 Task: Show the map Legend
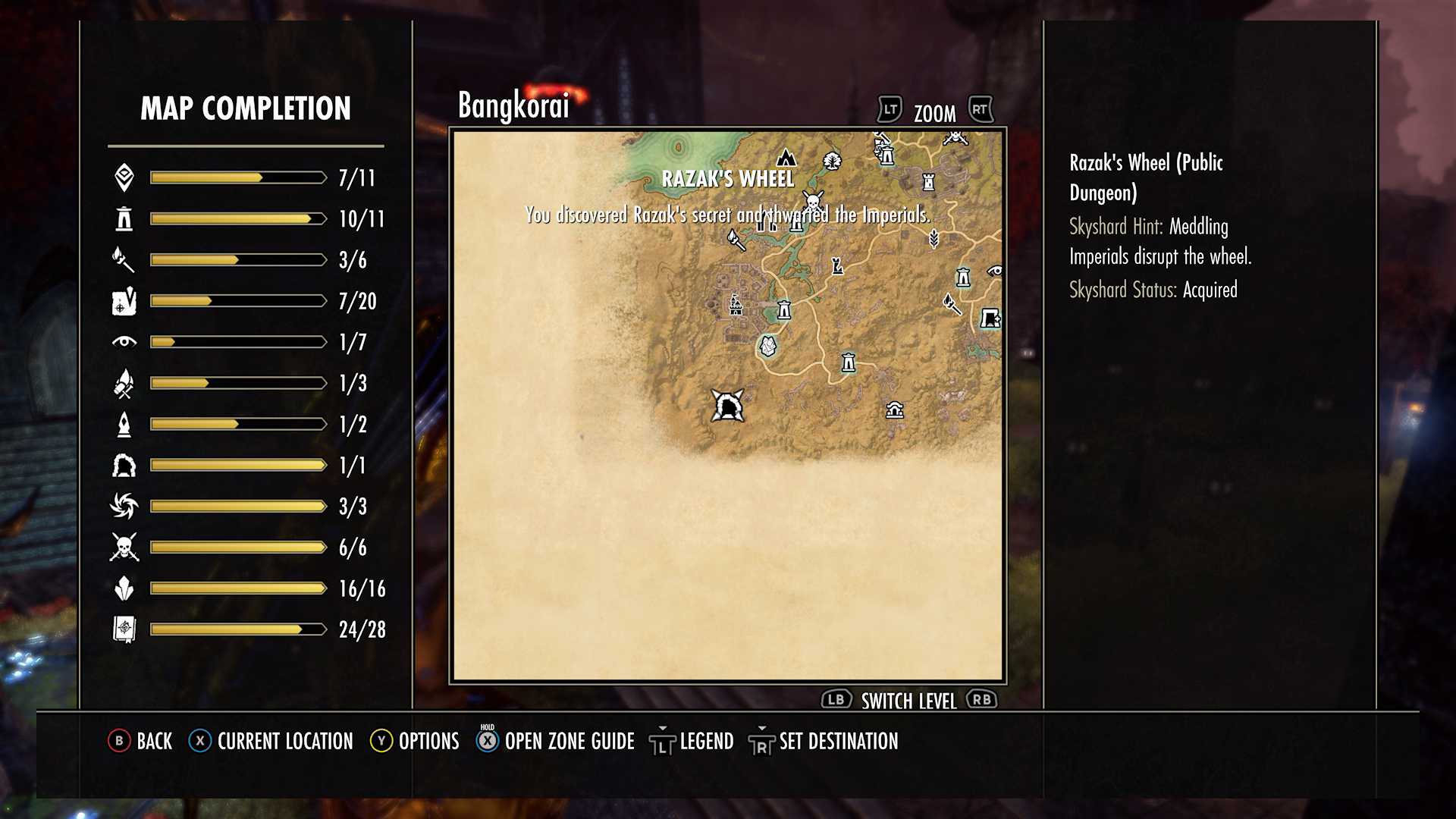click(692, 741)
